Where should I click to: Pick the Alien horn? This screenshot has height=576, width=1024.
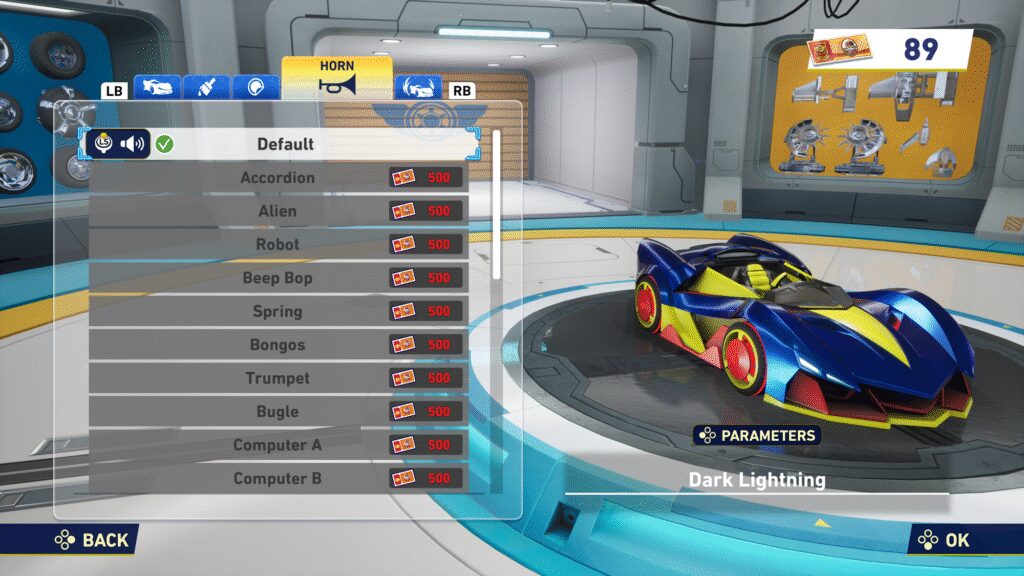[278, 211]
